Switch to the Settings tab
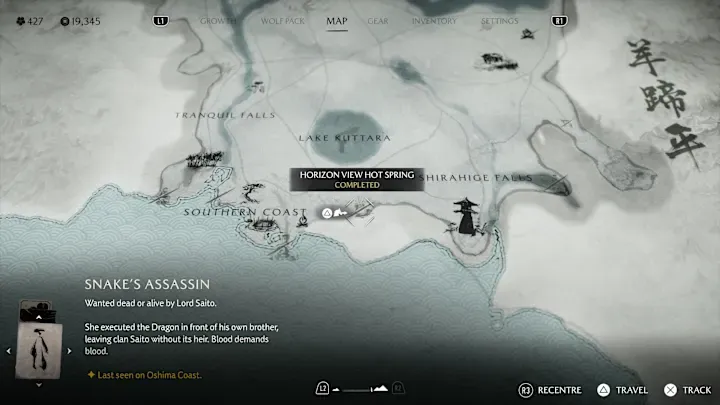Viewport: 720px width, 405px height. [499, 20]
